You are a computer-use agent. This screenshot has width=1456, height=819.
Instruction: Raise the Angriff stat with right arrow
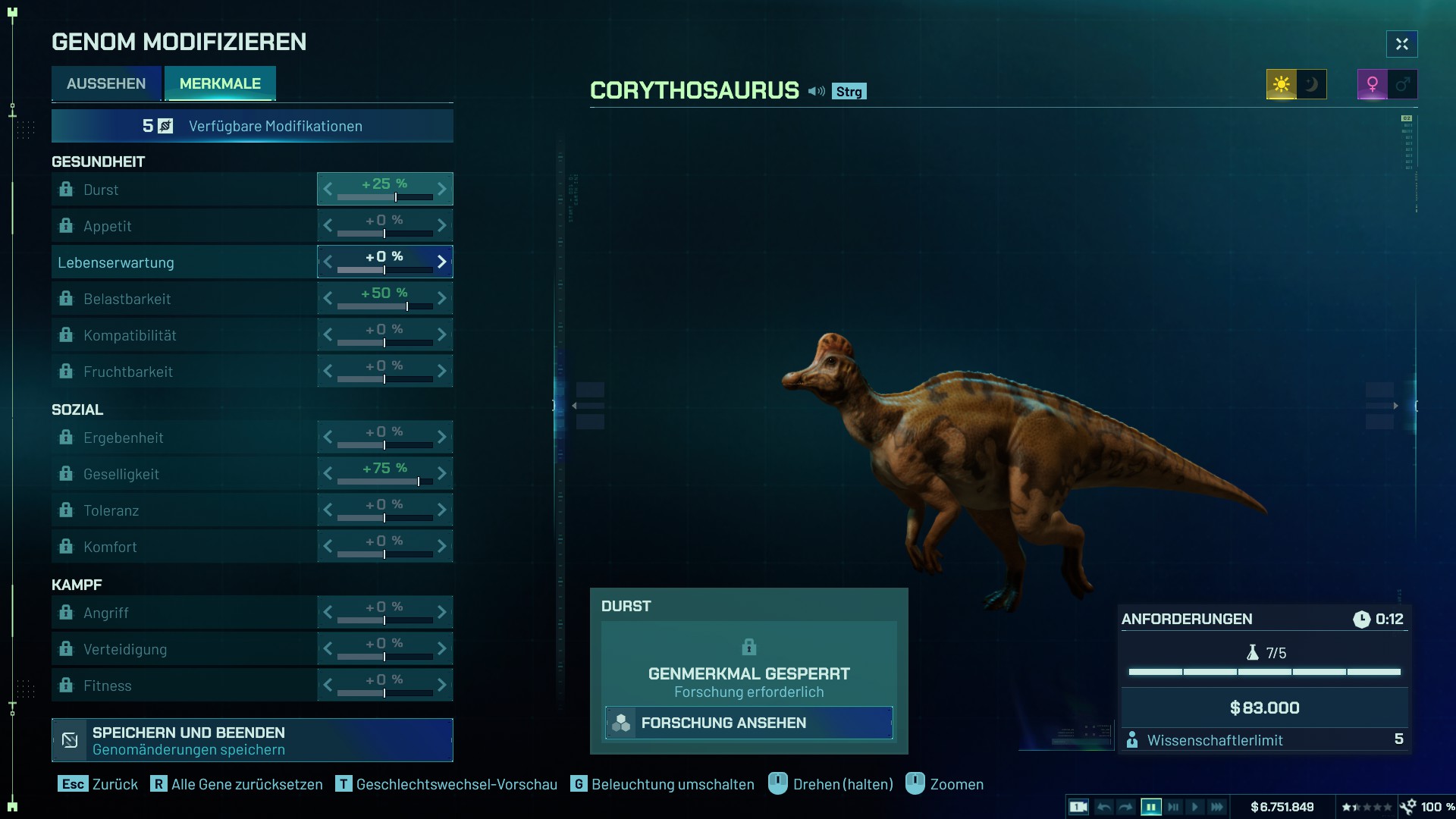click(x=442, y=612)
